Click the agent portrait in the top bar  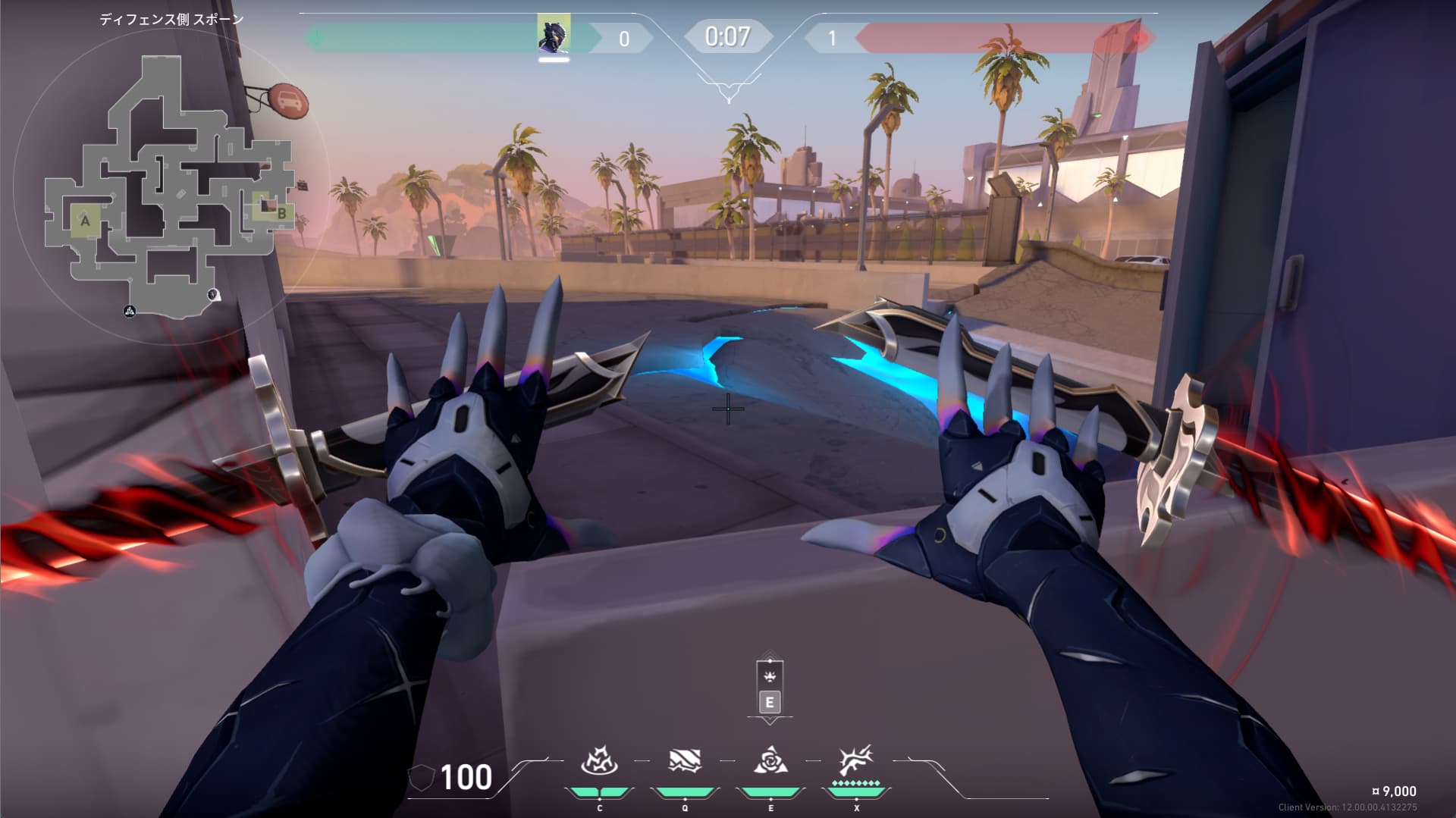point(554,36)
